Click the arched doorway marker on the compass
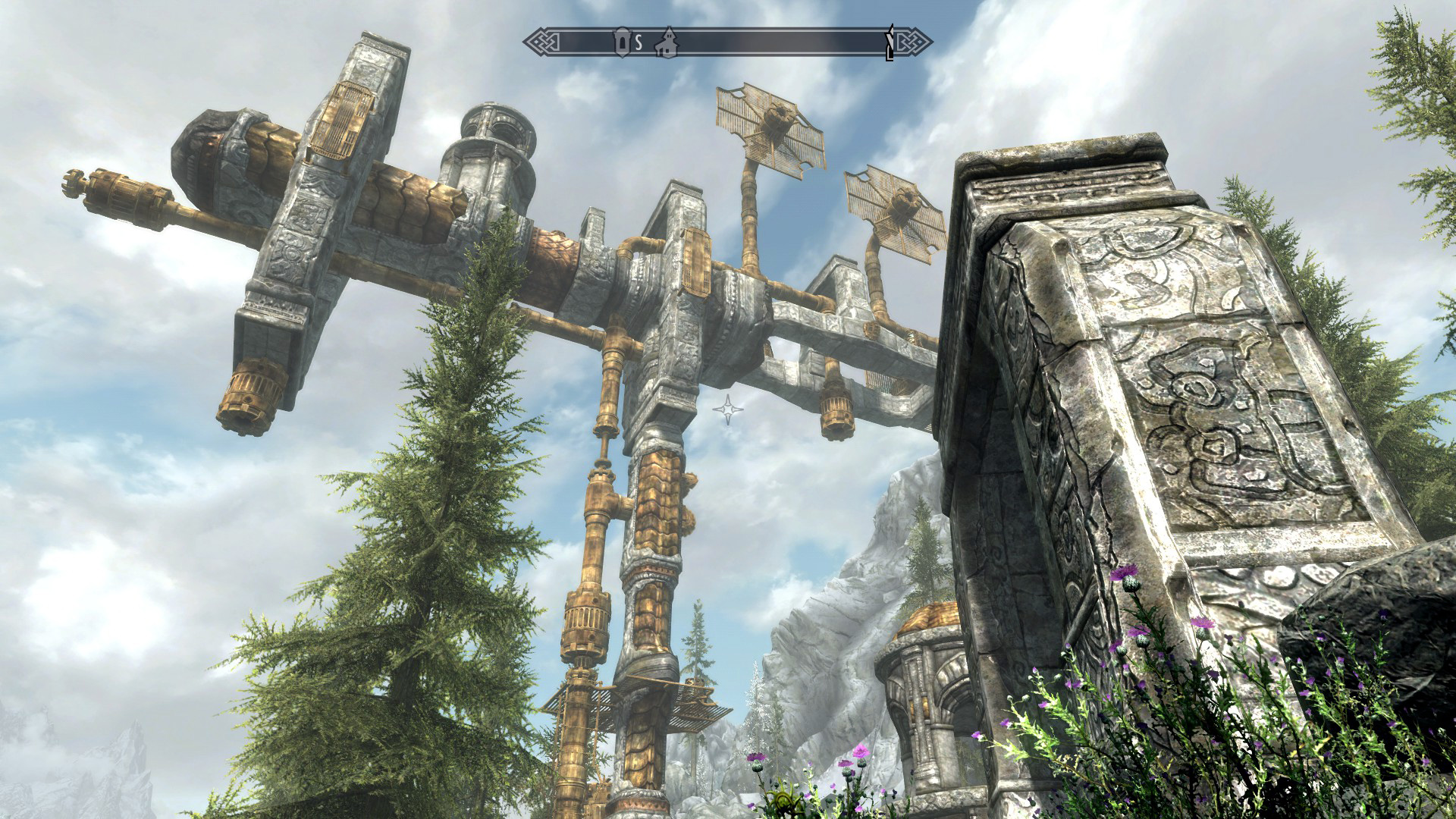Image resolution: width=1456 pixels, height=819 pixels. (622, 42)
